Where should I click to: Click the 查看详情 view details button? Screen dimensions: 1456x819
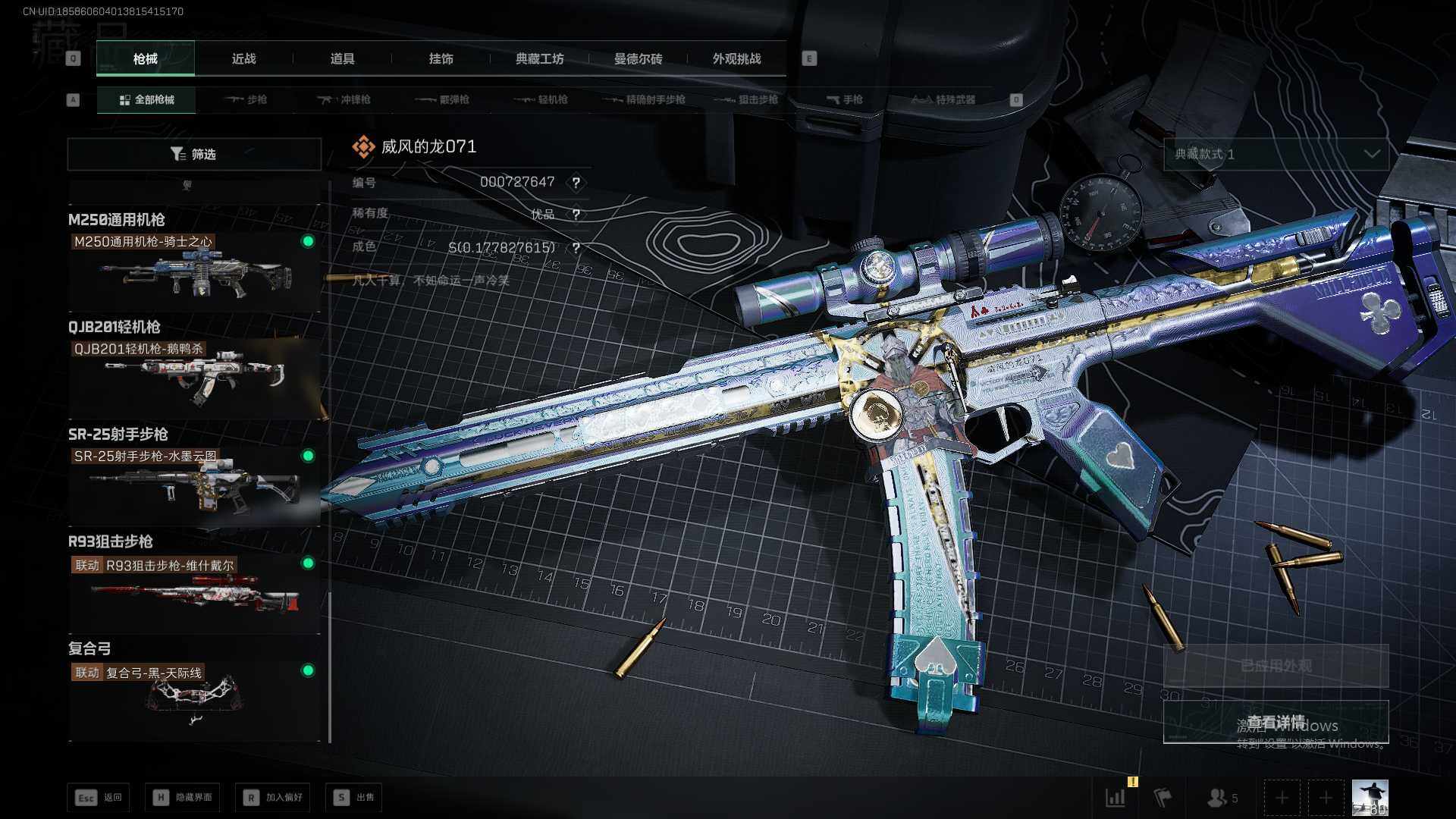pyautogui.click(x=1276, y=721)
